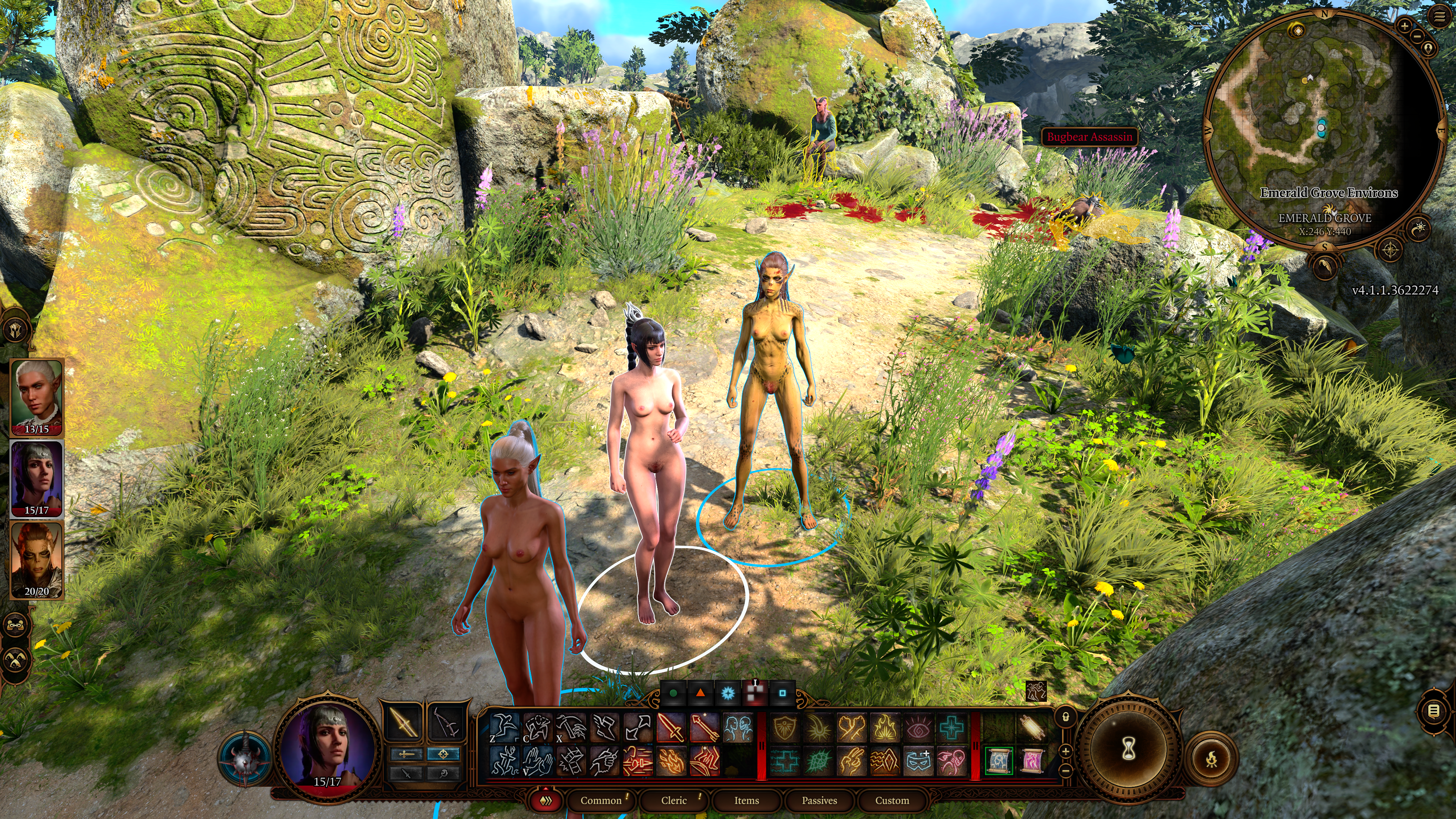Zoom in on the minimap
1456x819 pixels.
point(1405,27)
